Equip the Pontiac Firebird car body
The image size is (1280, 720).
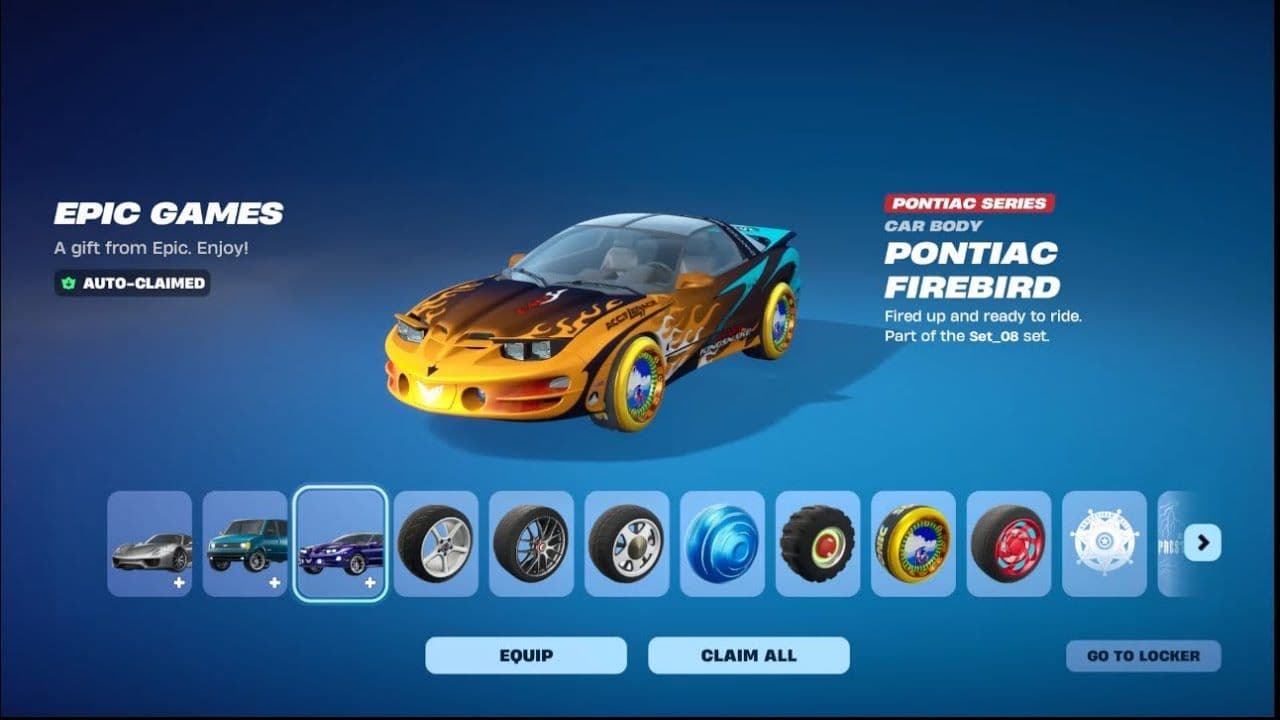click(526, 656)
